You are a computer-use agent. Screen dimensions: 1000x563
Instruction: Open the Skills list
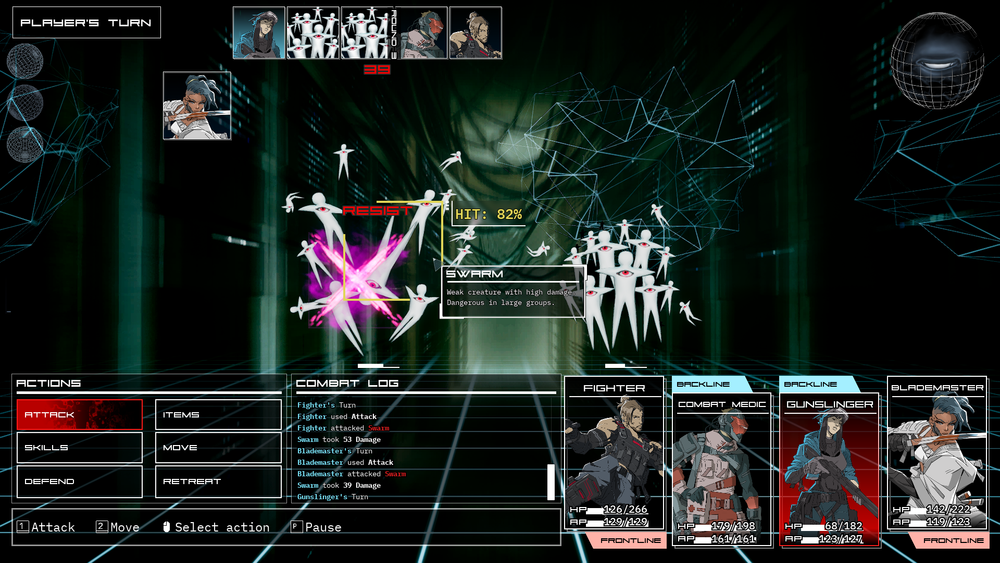pos(79,448)
